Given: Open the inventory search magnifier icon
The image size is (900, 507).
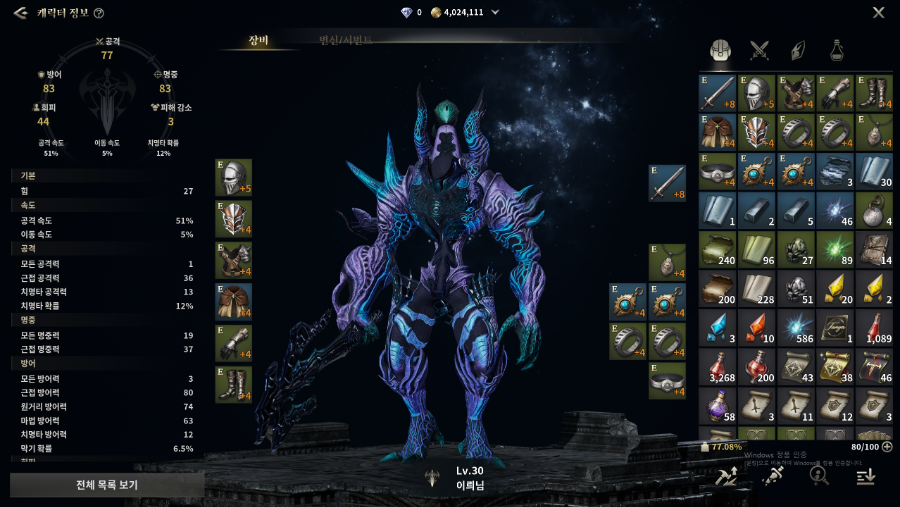Looking at the screenshot, I should (820, 477).
